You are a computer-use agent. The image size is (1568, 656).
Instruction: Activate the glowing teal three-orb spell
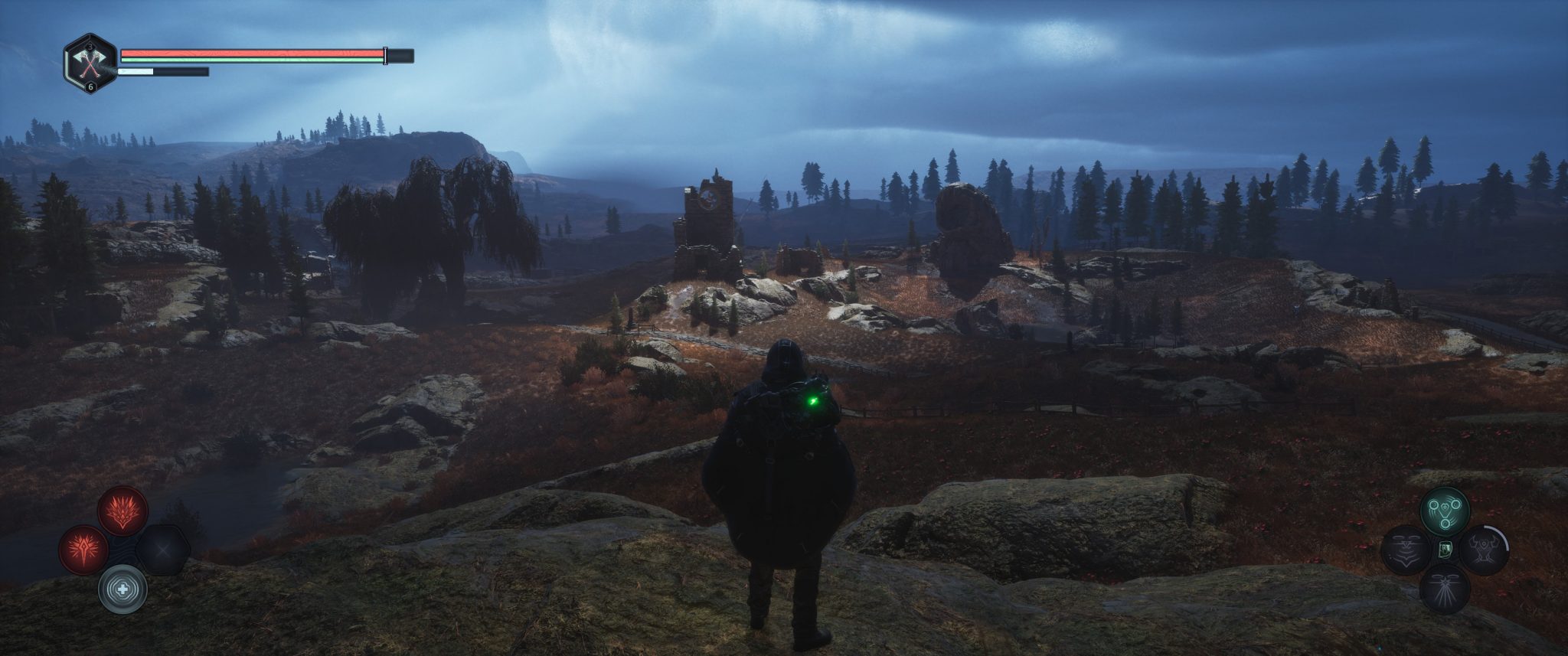[x=1445, y=511]
